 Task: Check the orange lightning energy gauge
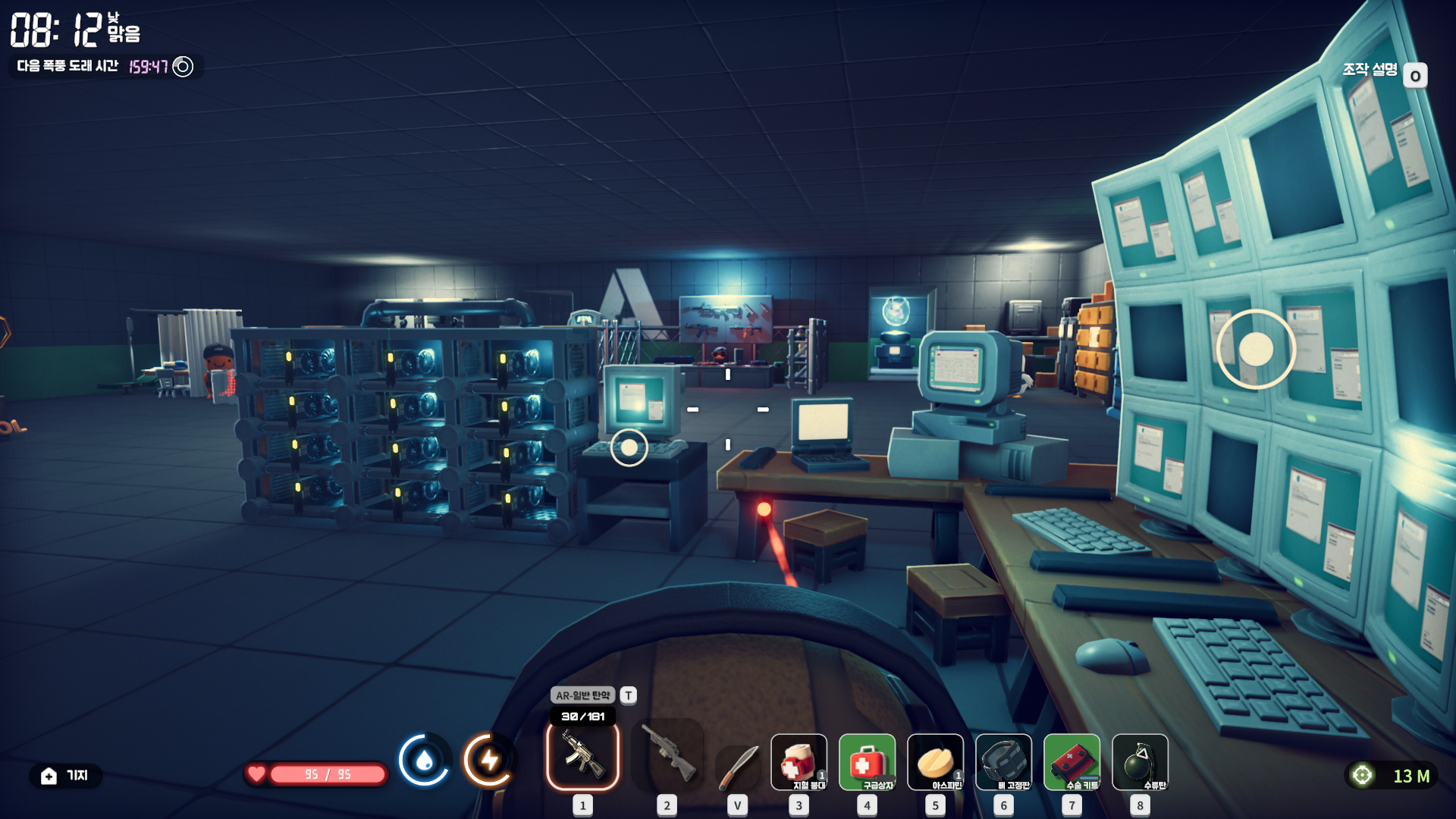pyautogui.click(x=489, y=760)
